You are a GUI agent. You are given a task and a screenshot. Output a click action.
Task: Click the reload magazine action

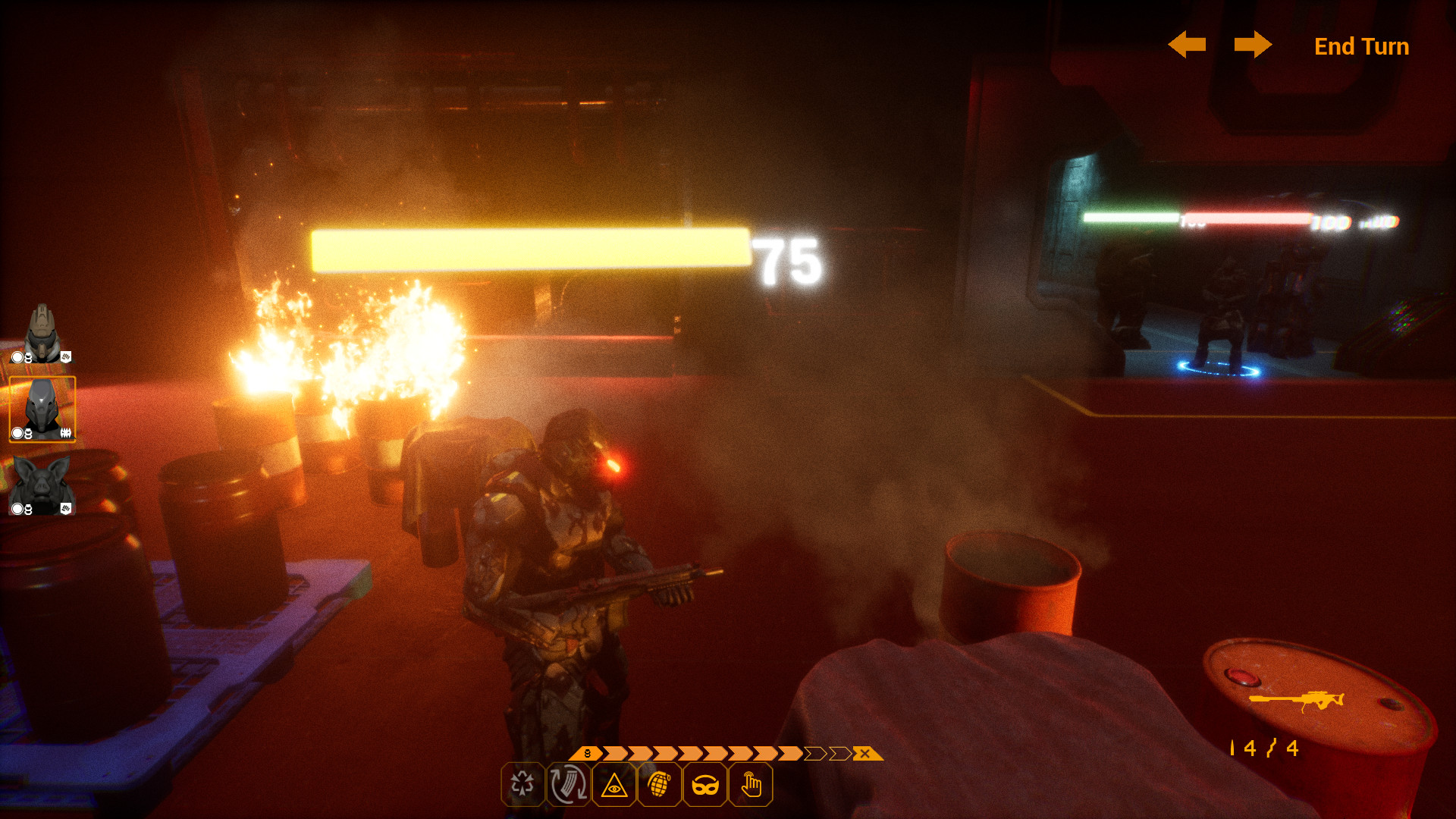[x=568, y=785]
